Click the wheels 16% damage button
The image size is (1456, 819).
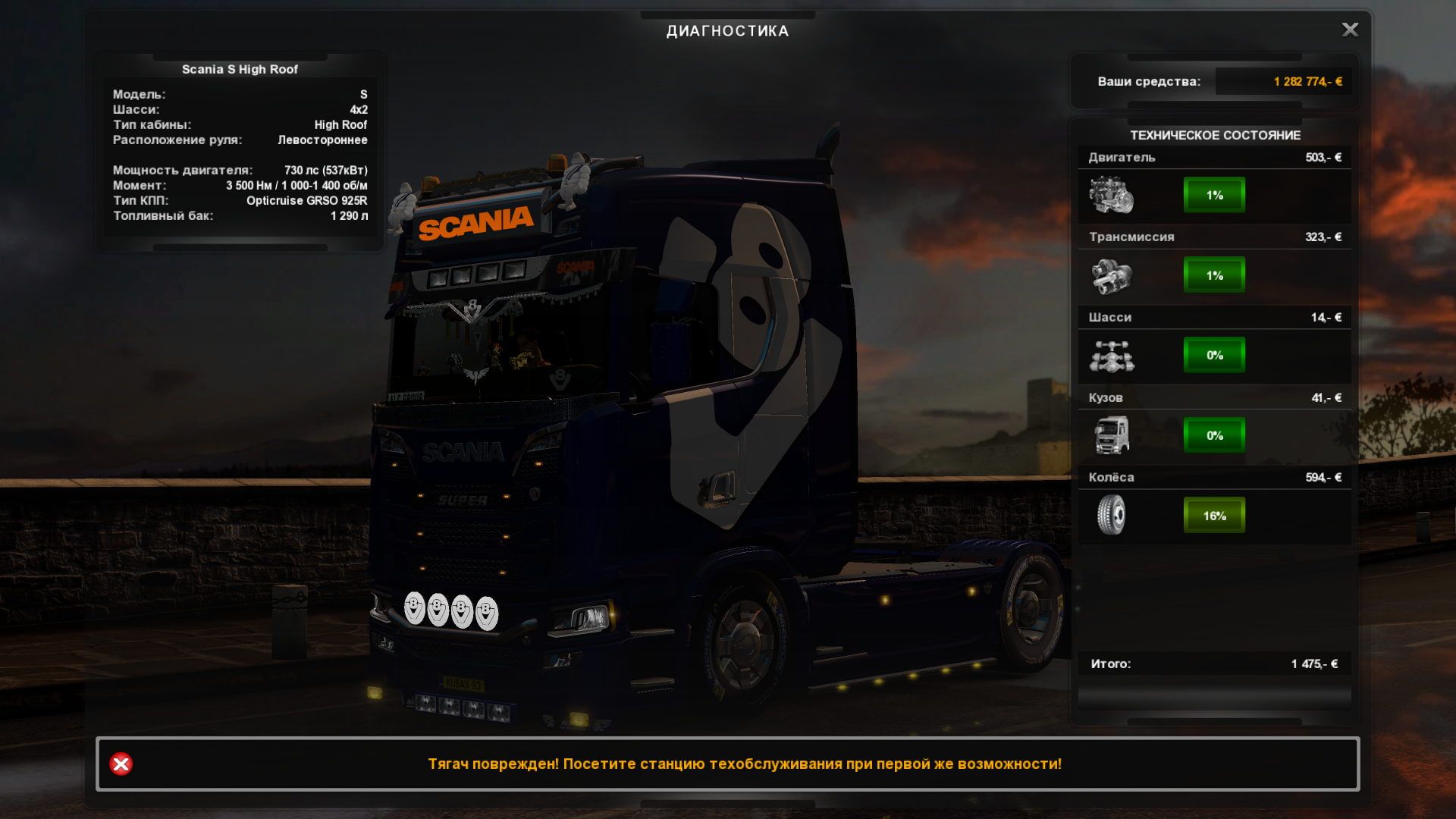coord(1214,516)
